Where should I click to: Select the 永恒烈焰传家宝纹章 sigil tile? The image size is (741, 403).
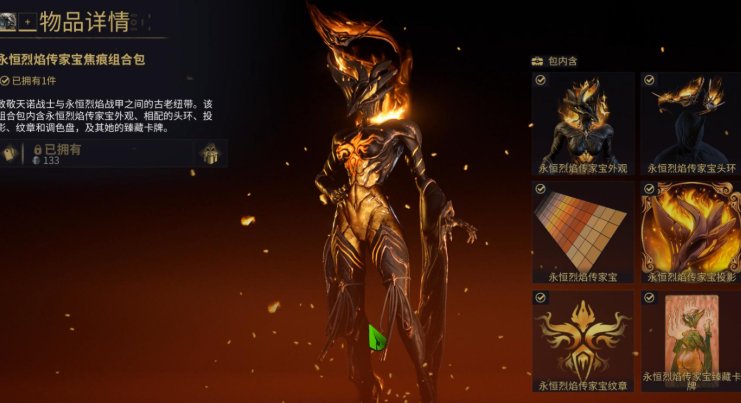(x=583, y=340)
